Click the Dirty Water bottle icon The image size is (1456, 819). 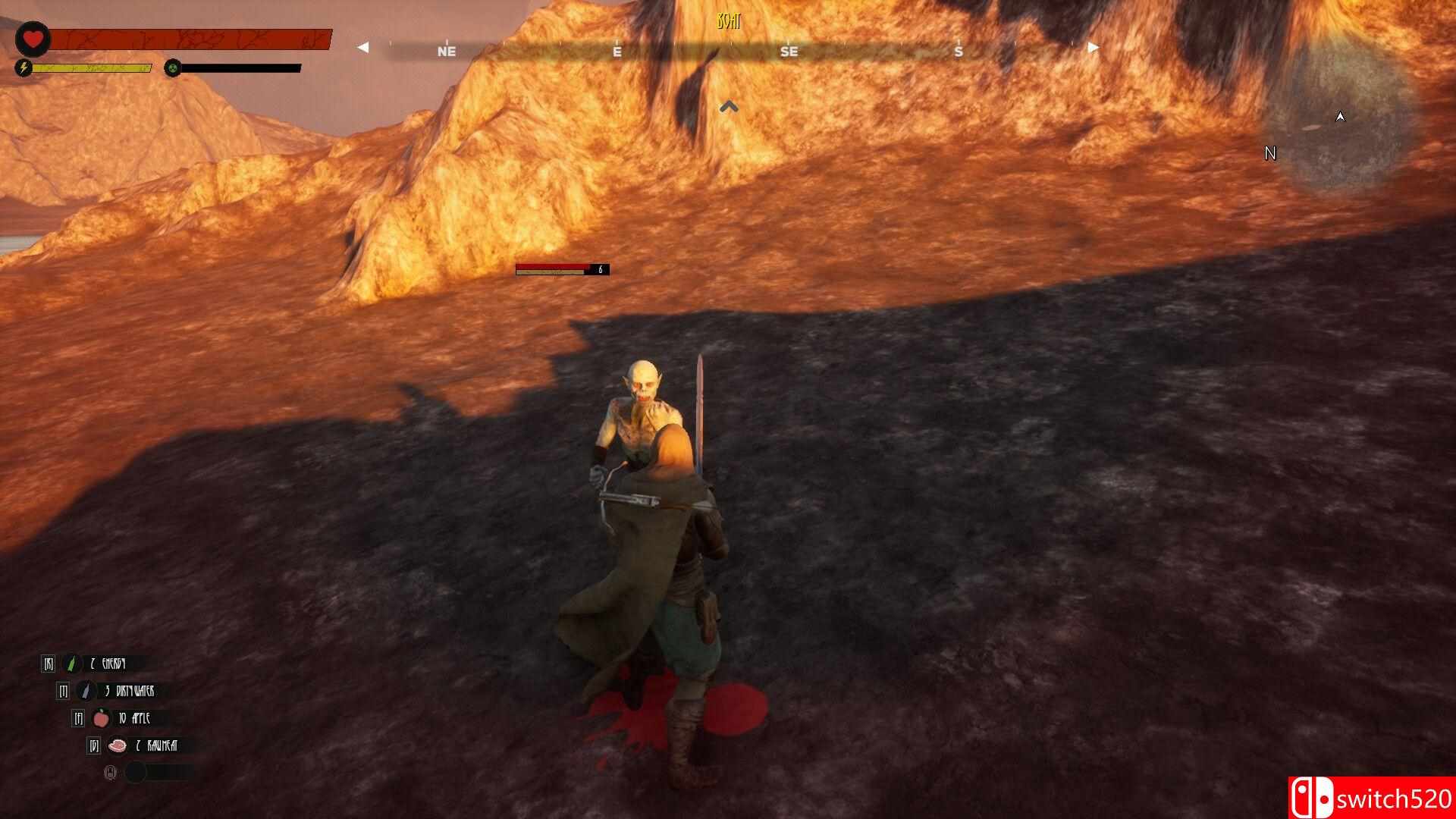[87, 691]
